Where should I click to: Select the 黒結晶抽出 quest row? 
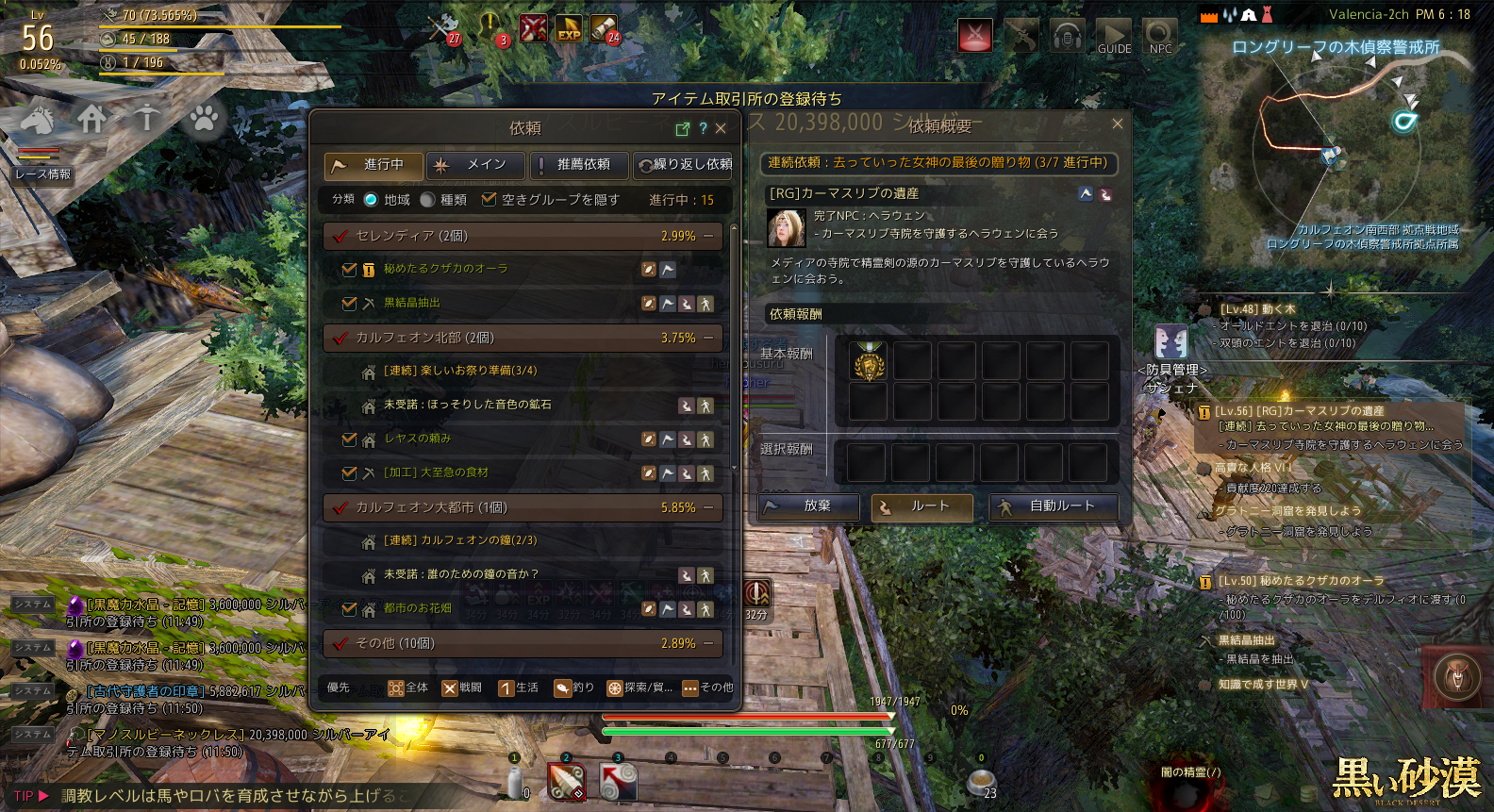[x=412, y=303]
